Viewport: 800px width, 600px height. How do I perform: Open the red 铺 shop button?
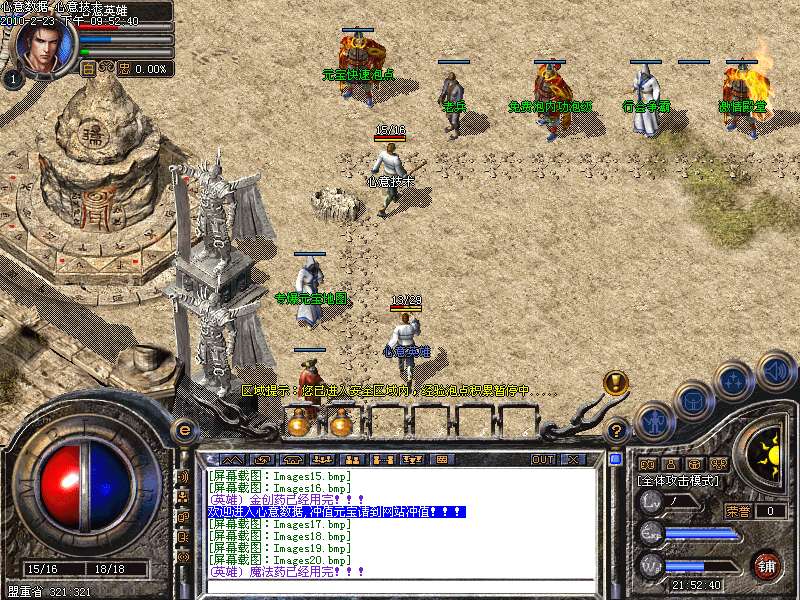click(x=767, y=565)
